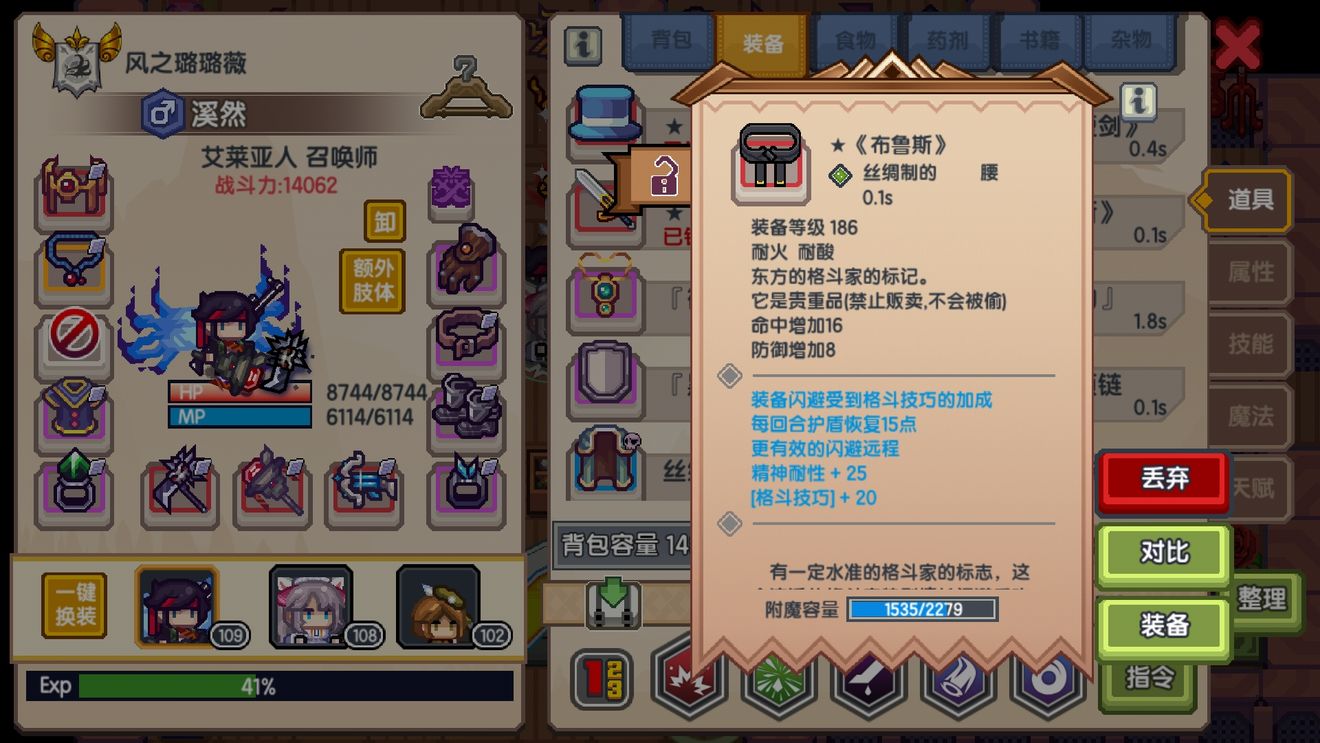The height and width of the screenshot is (743, 1320).
Task: Click the blue swirl skill hex icon
Action: [1042, 679]
